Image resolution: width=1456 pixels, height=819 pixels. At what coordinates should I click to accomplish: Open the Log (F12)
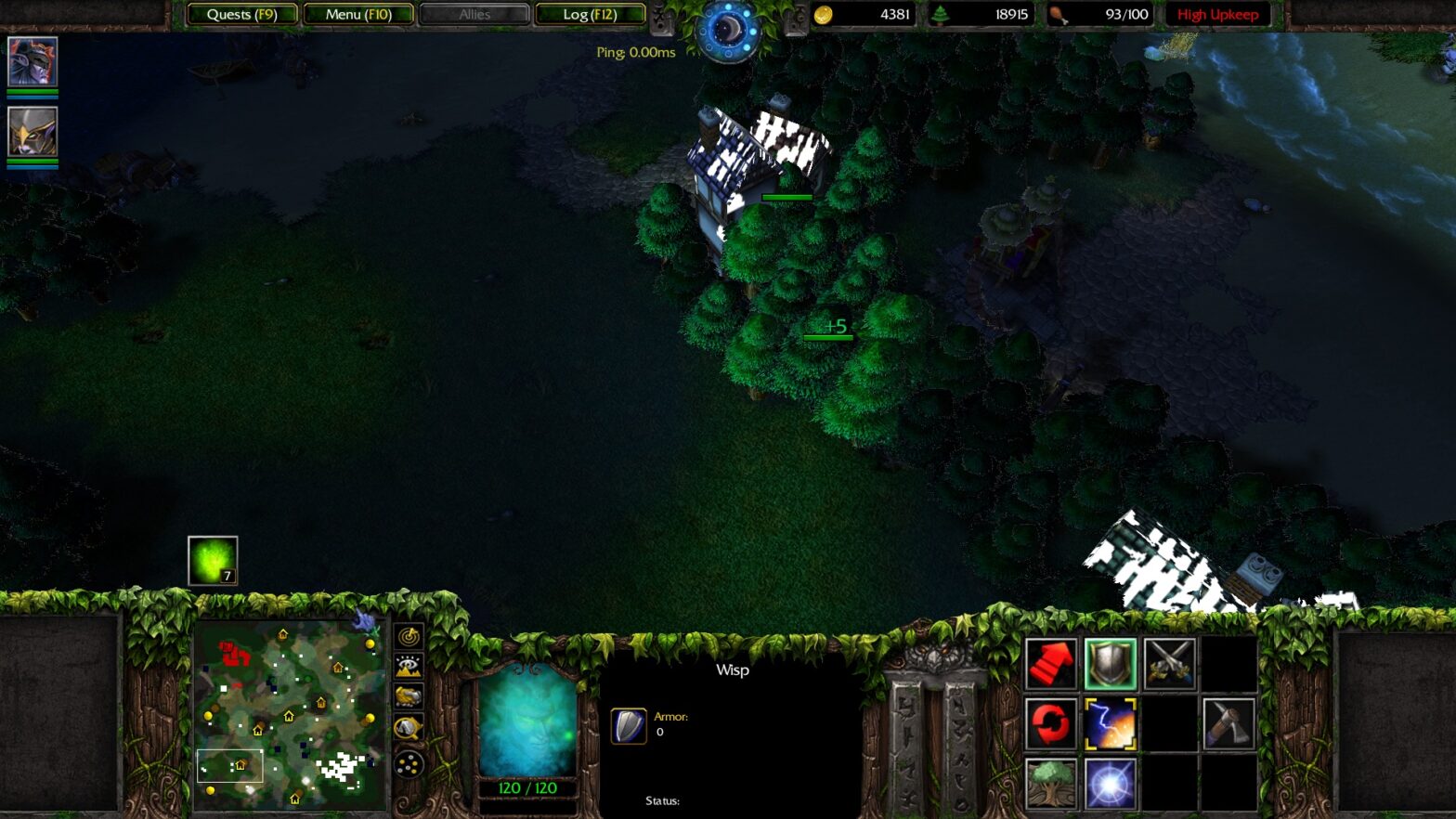pyautogui.click(x=591, y=14)
